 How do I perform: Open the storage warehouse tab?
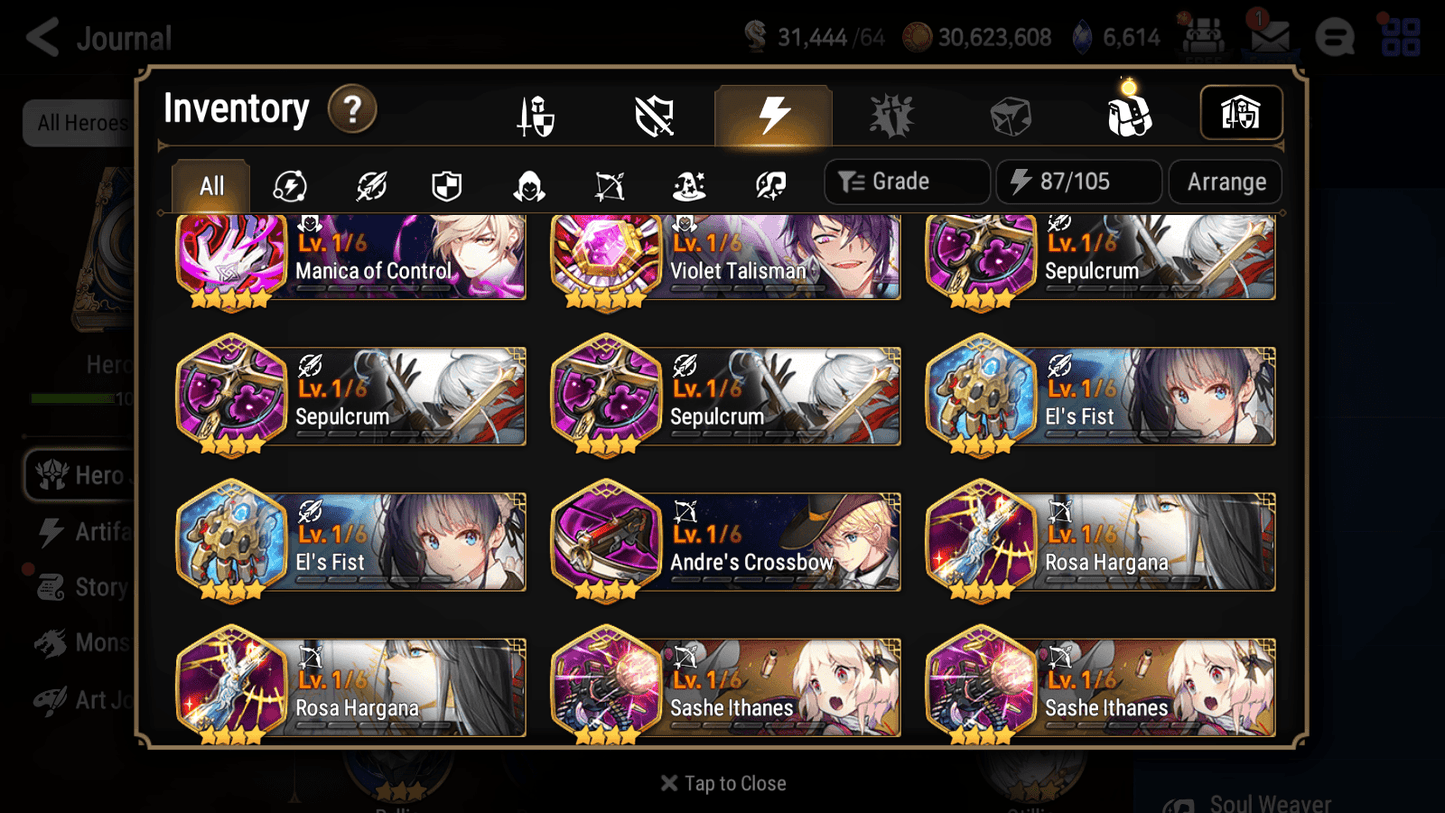coord(1240,113)
